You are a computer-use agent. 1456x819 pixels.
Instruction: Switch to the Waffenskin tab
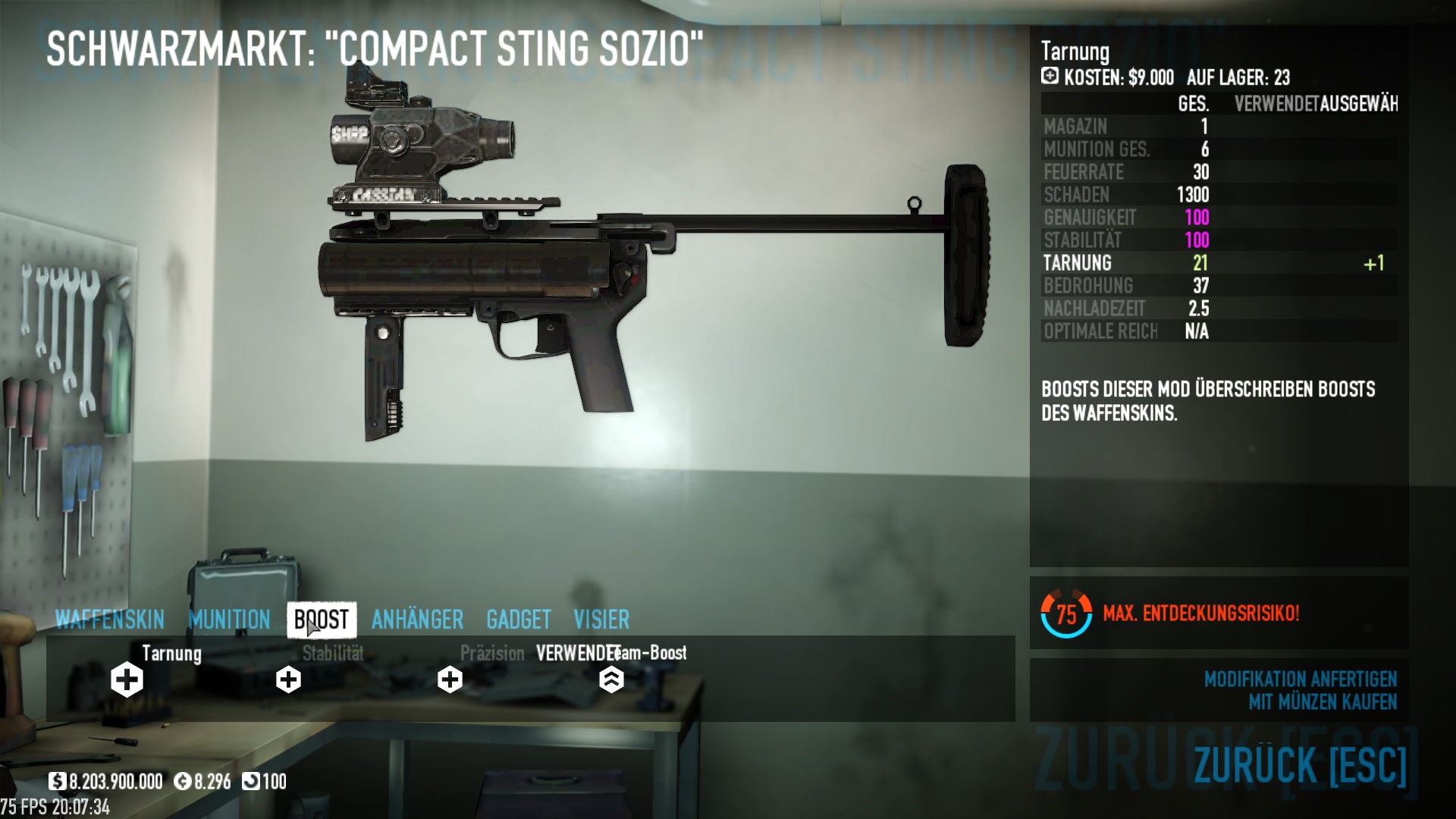pyautogui.click(x=110, y=620)
